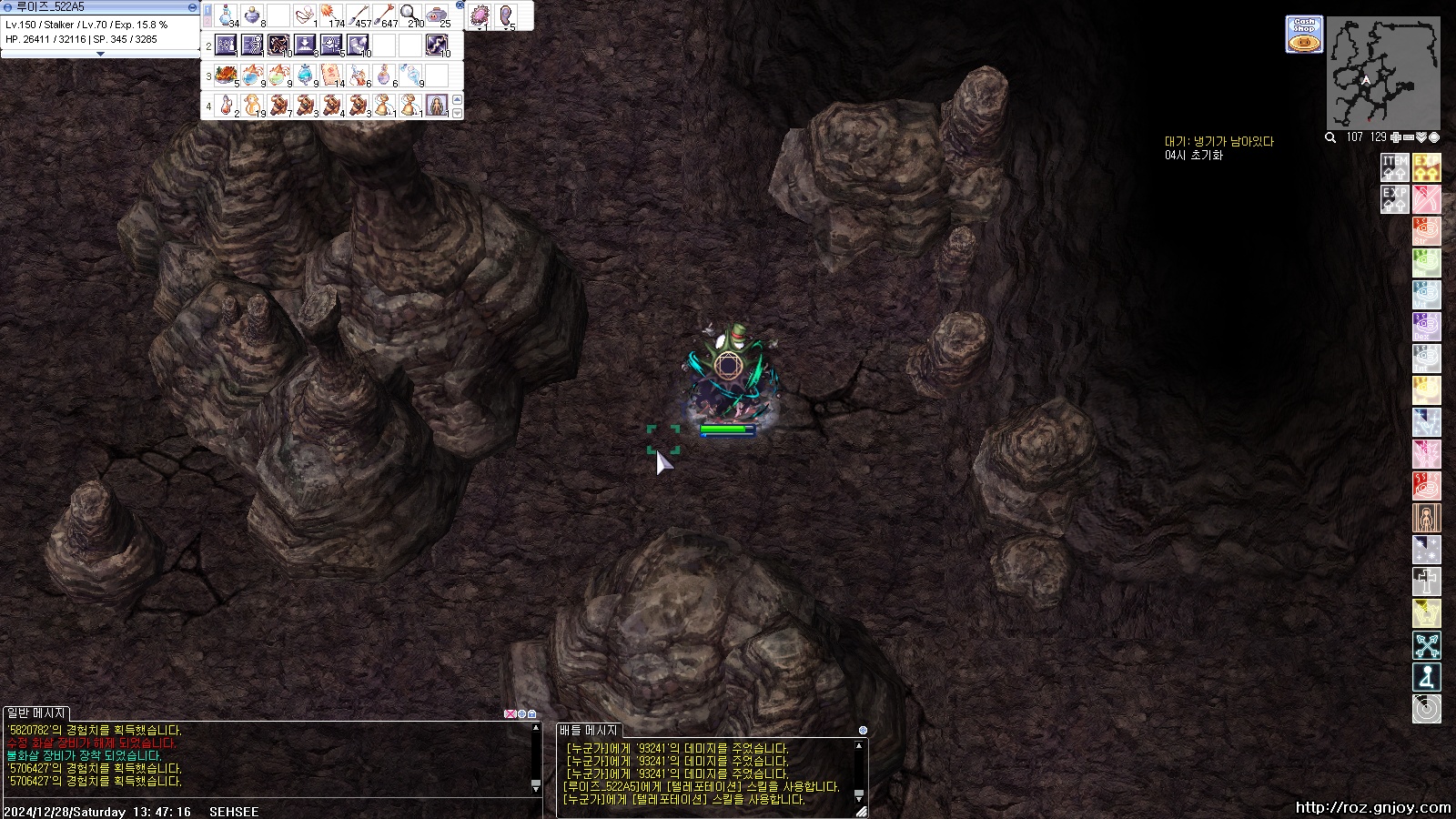Open the Cash Shop

click(1304, 34)
